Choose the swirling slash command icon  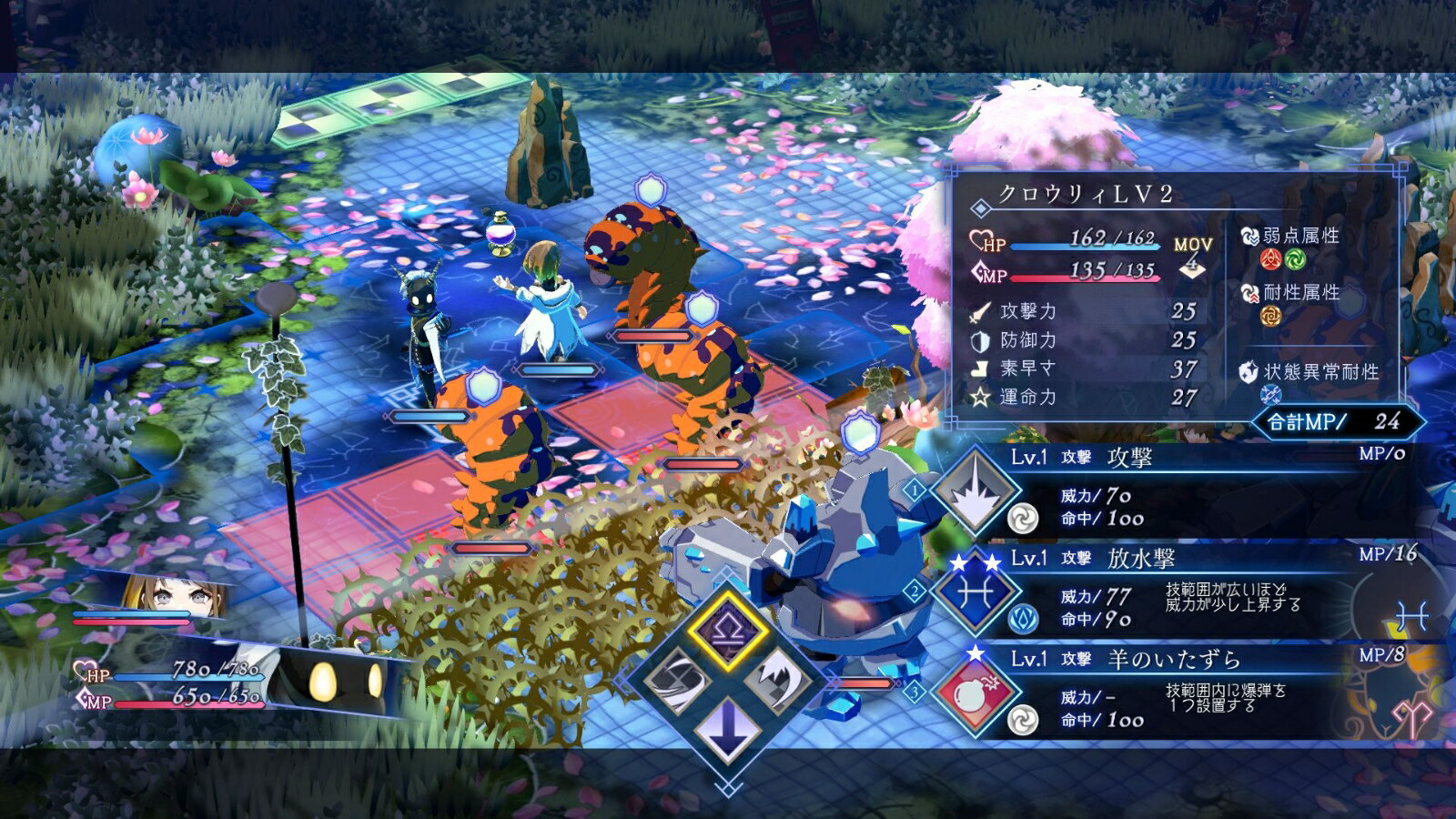click(679, 681)
